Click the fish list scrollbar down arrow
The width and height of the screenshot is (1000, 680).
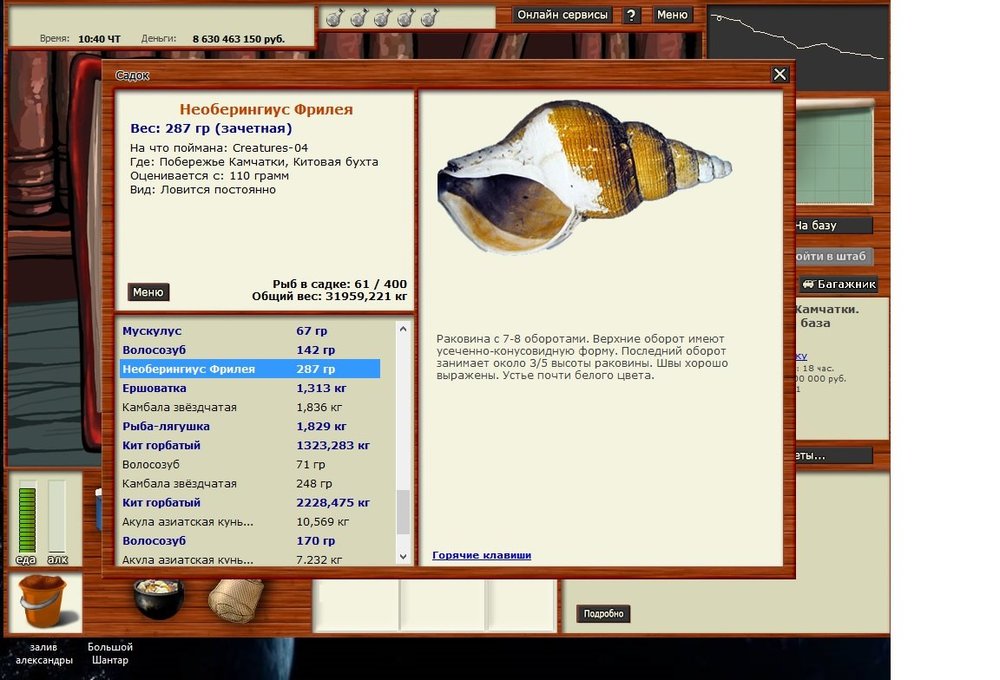[403, 556]
